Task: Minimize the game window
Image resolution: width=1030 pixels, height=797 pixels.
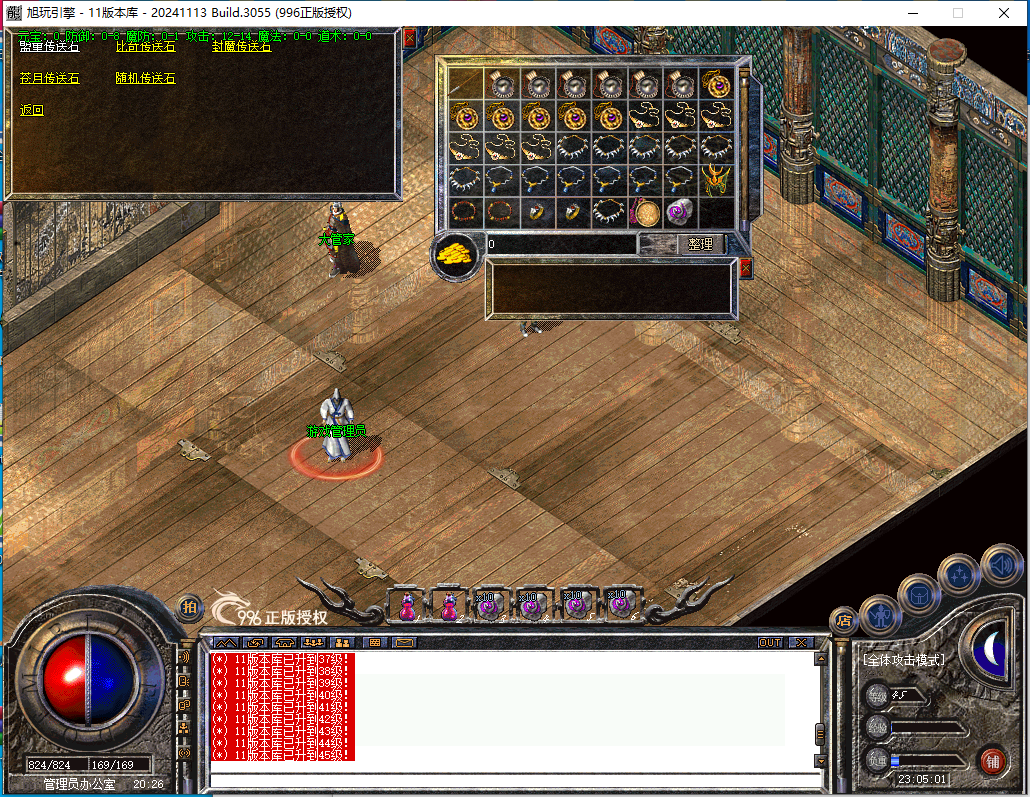Action: tap(912, 13)
